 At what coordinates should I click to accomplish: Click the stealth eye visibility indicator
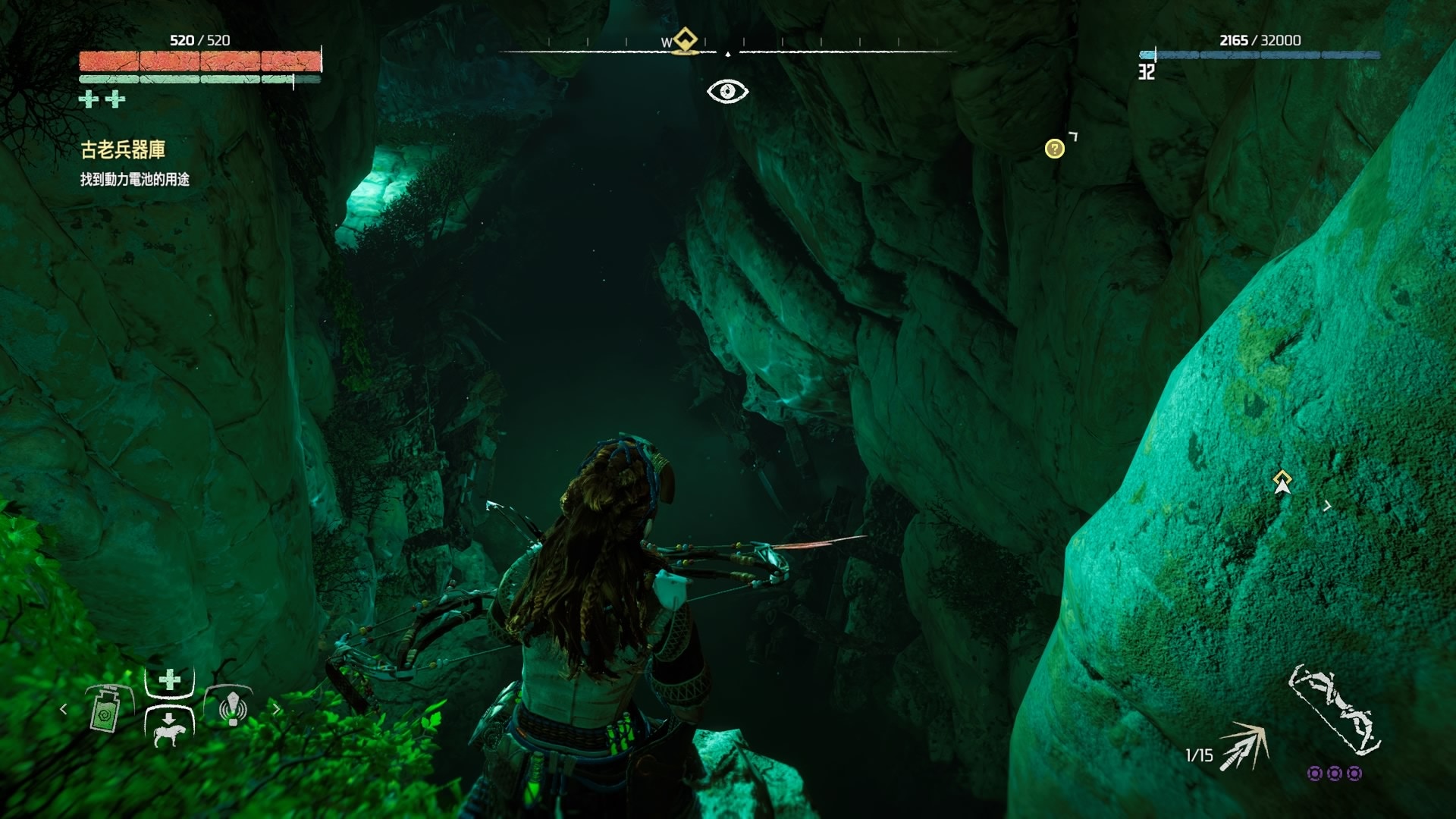728,91
